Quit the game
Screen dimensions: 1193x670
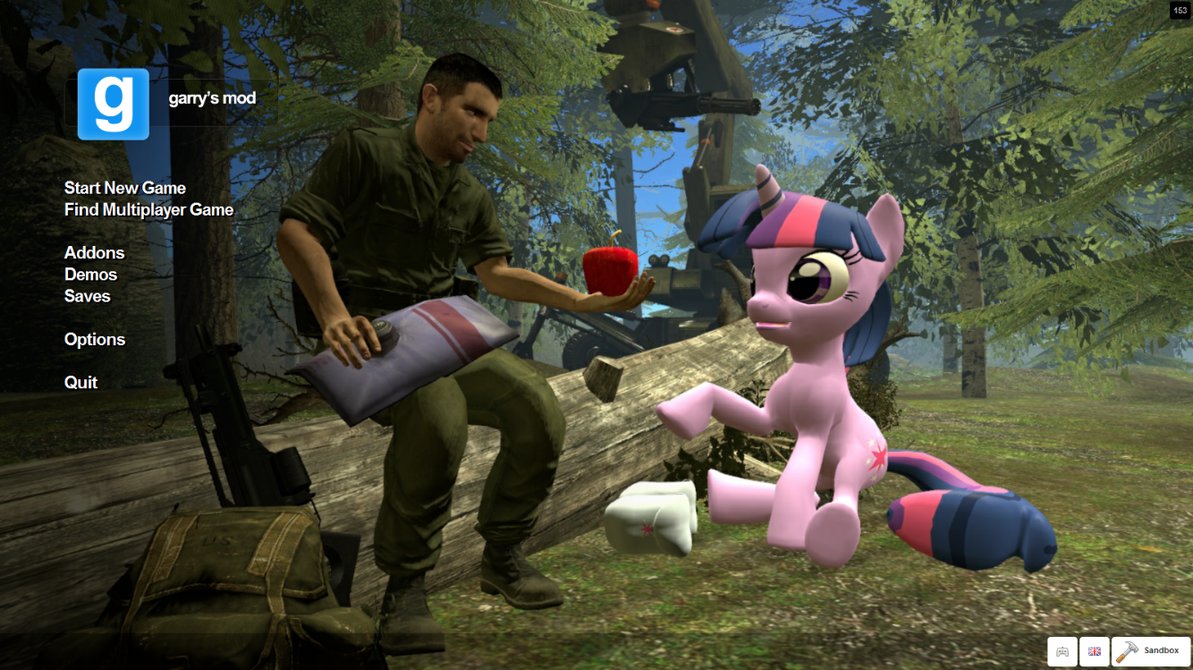click(81, 383)
